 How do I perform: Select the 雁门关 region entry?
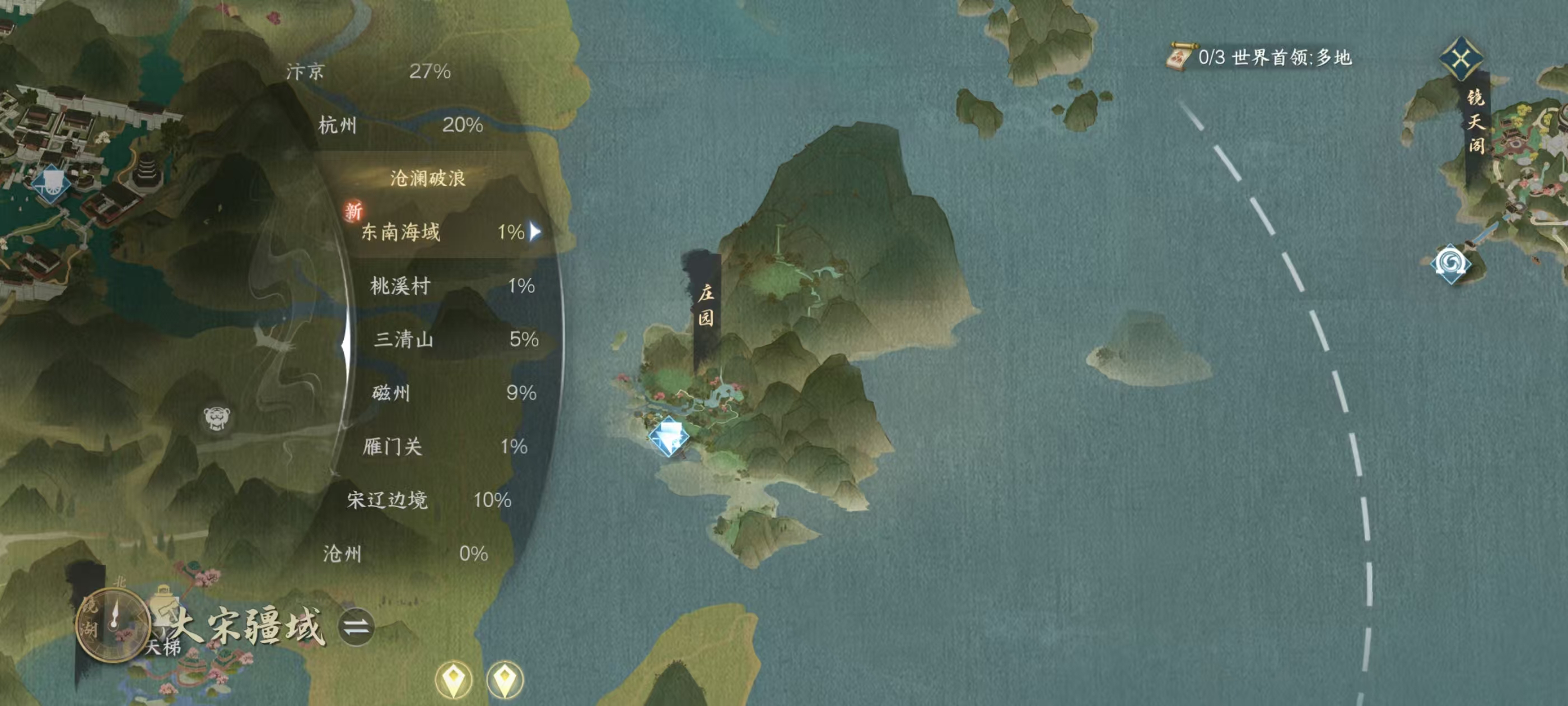(x=444, y=447)
